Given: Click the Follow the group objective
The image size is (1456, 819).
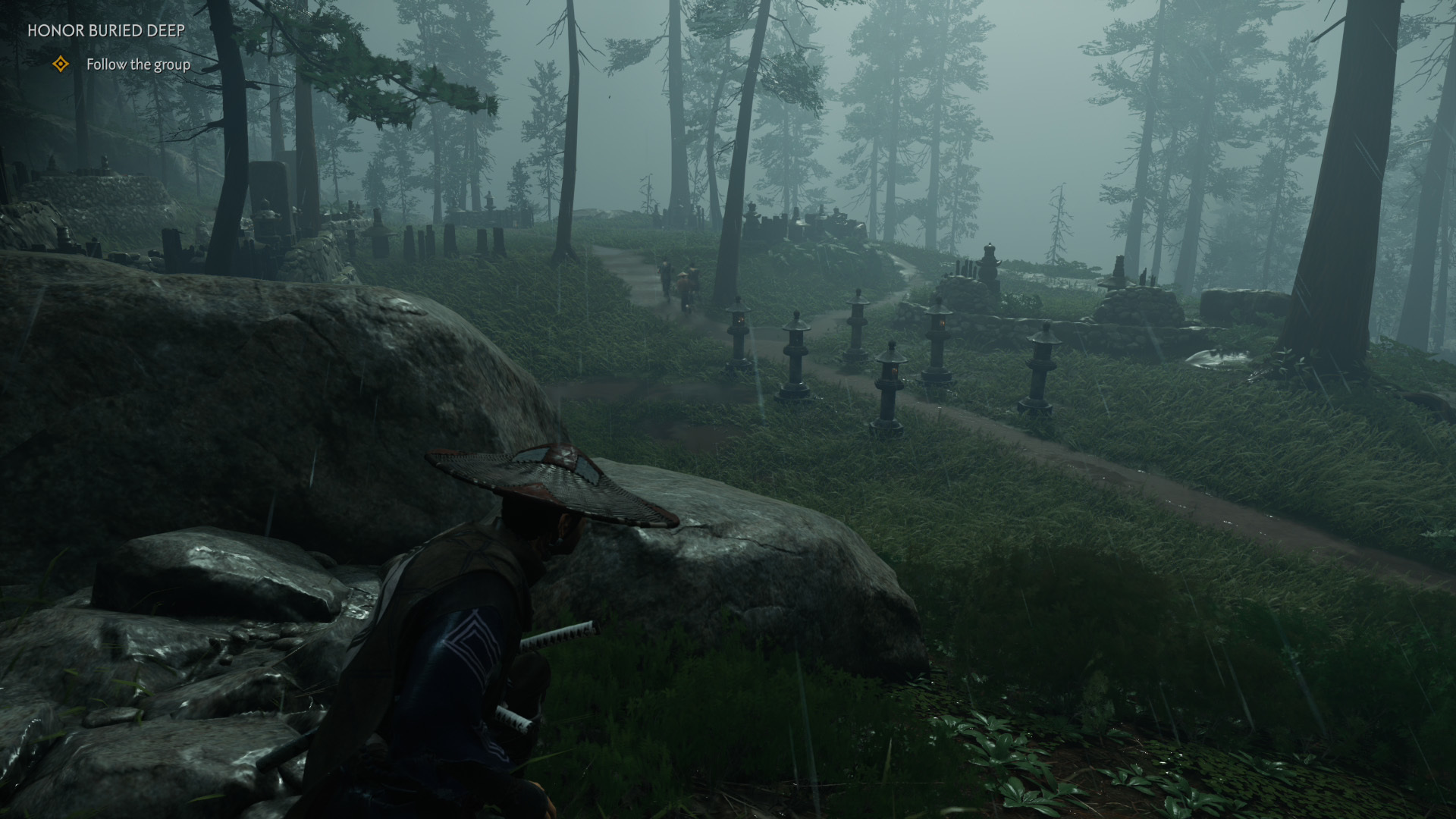Looking at the screenshot, I should 138,64.
